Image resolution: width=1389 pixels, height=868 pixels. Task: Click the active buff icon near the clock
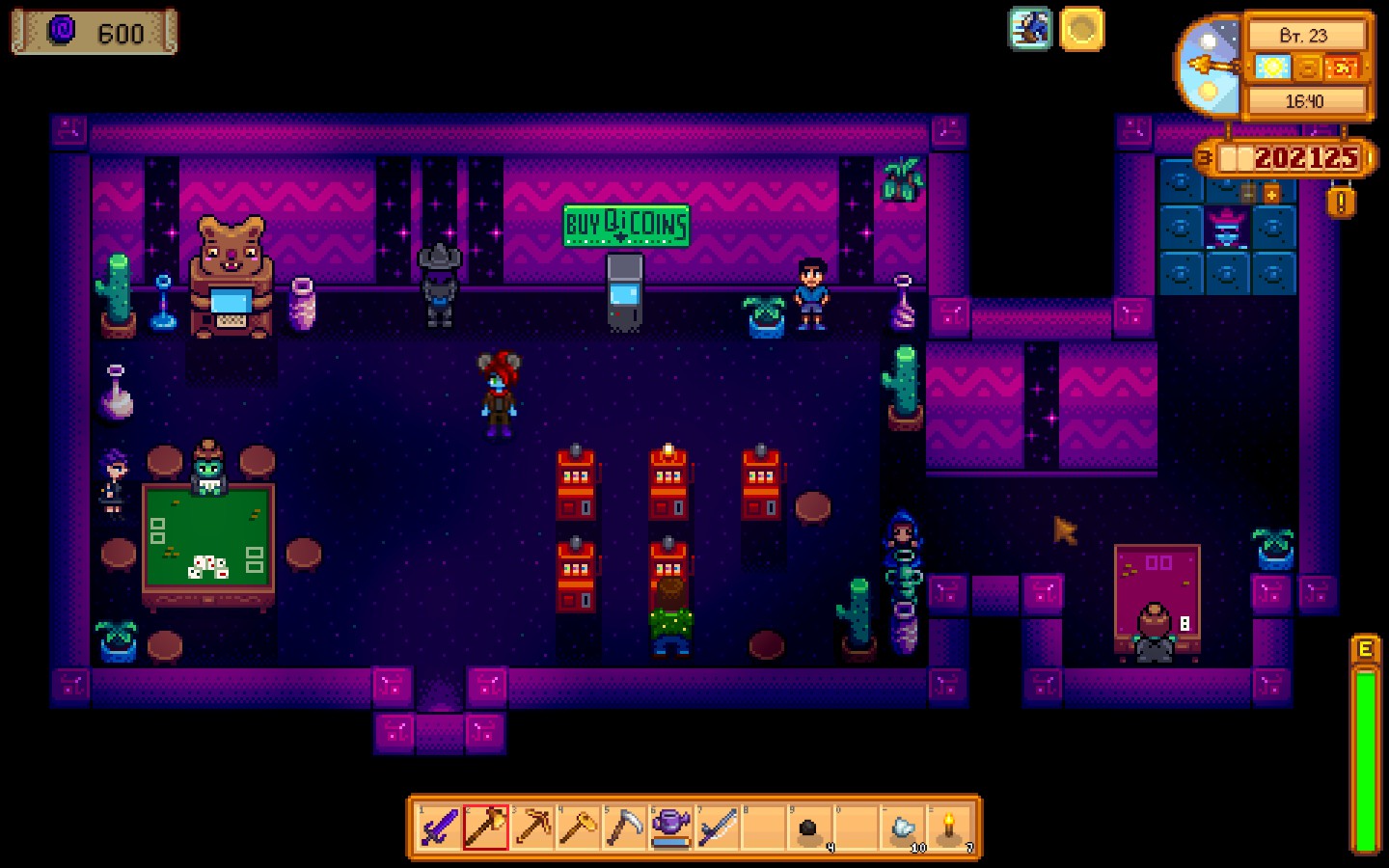(x=1030, y=30)
